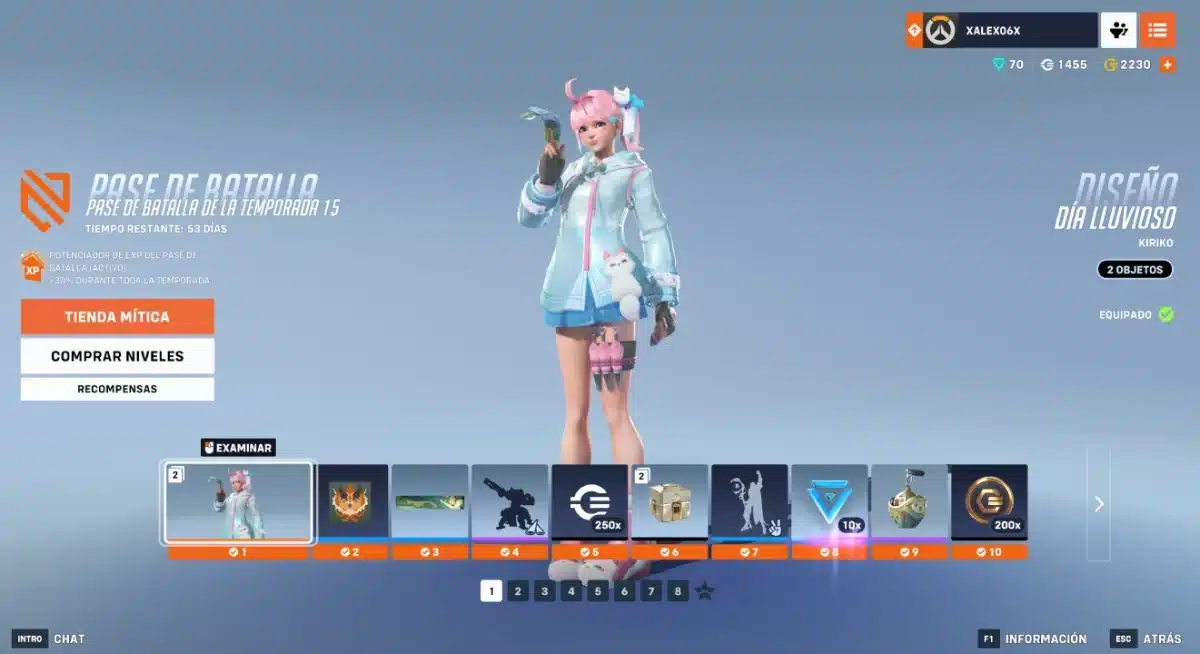Switch to battle pass page 5

point(598,591)
